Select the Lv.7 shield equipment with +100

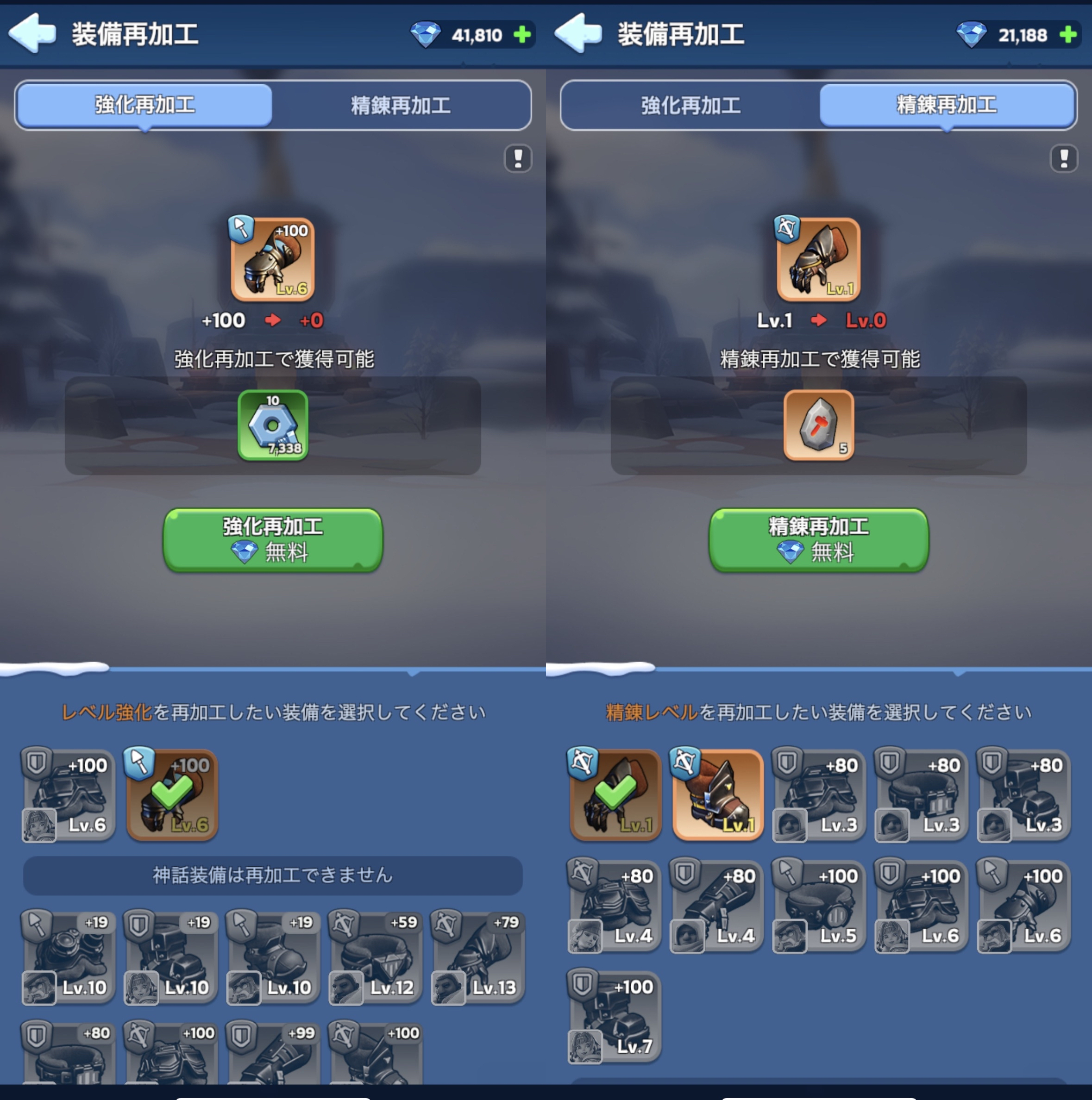point(614,1016)
